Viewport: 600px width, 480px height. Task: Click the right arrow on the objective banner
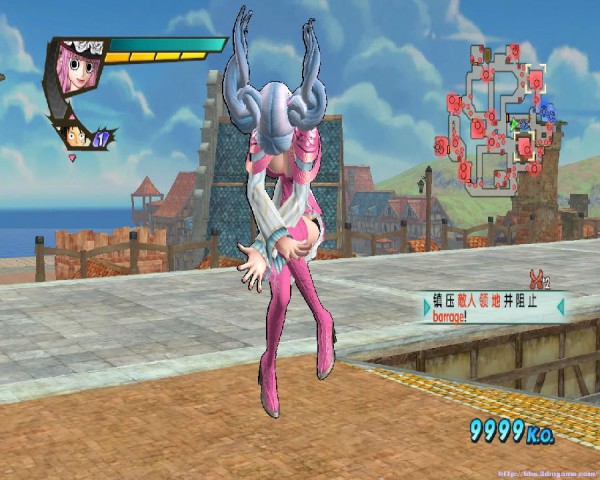(559, 307)
